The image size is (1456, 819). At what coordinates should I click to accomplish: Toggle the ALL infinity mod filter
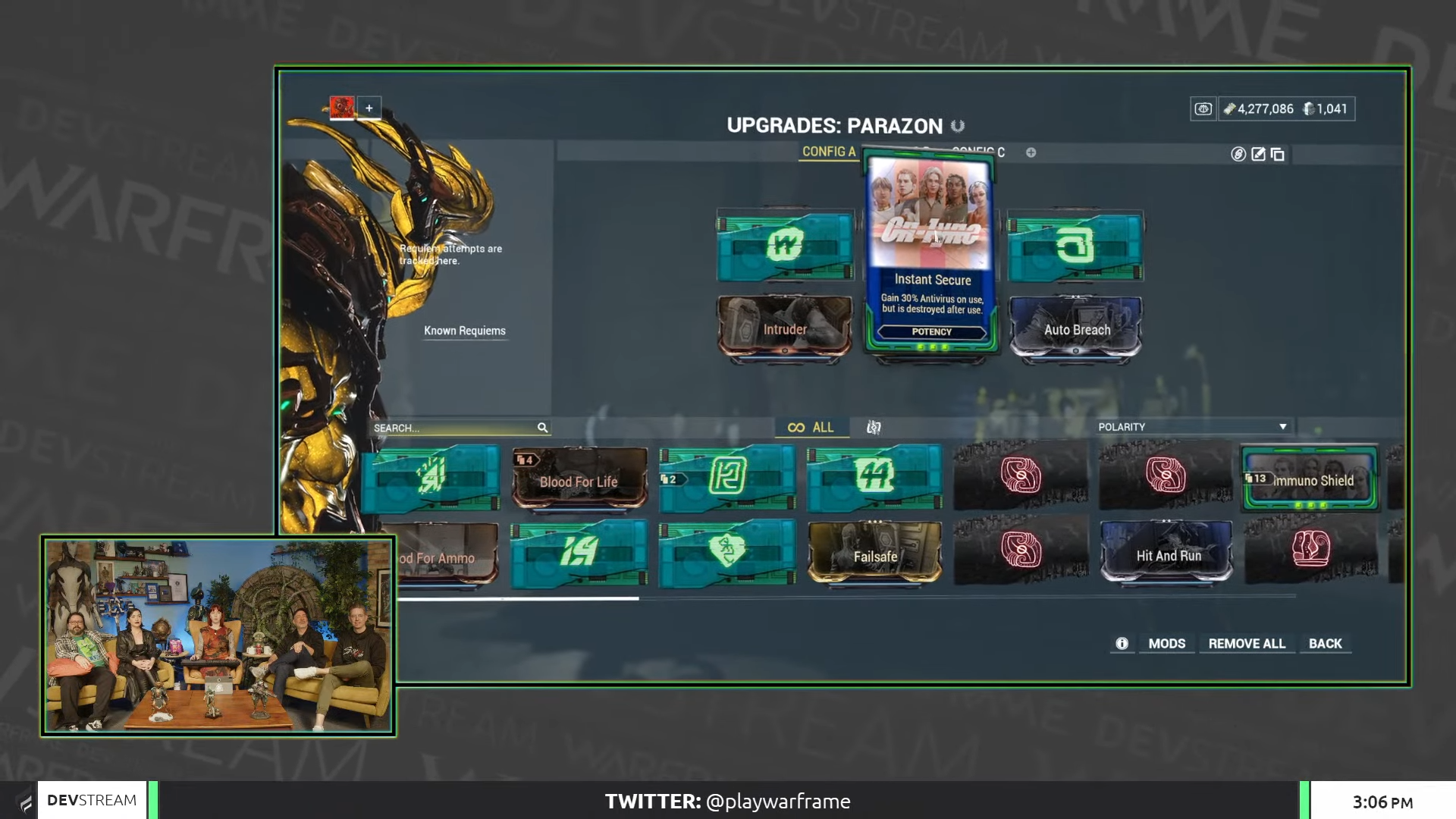pos(811,427)
